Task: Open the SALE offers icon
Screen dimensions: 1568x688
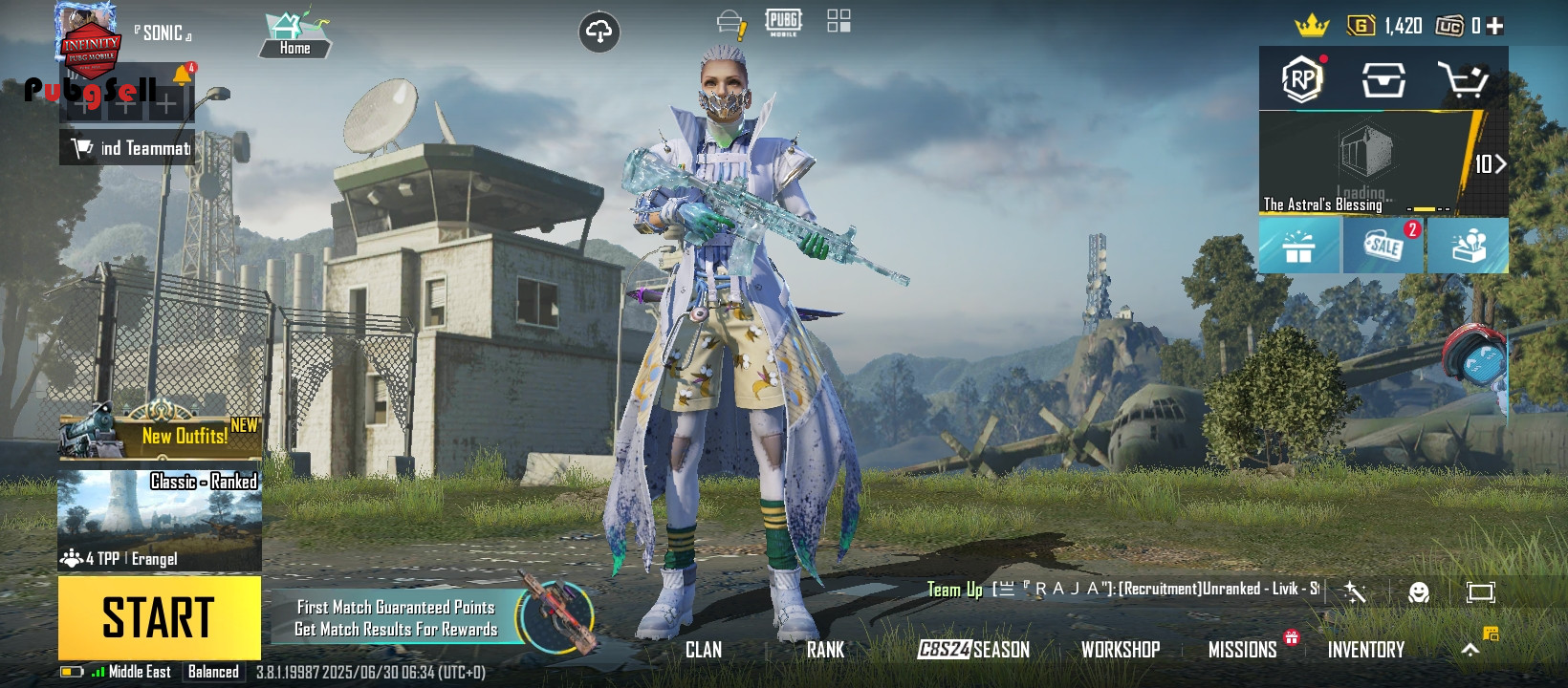Action: [x=1383, y=246]
